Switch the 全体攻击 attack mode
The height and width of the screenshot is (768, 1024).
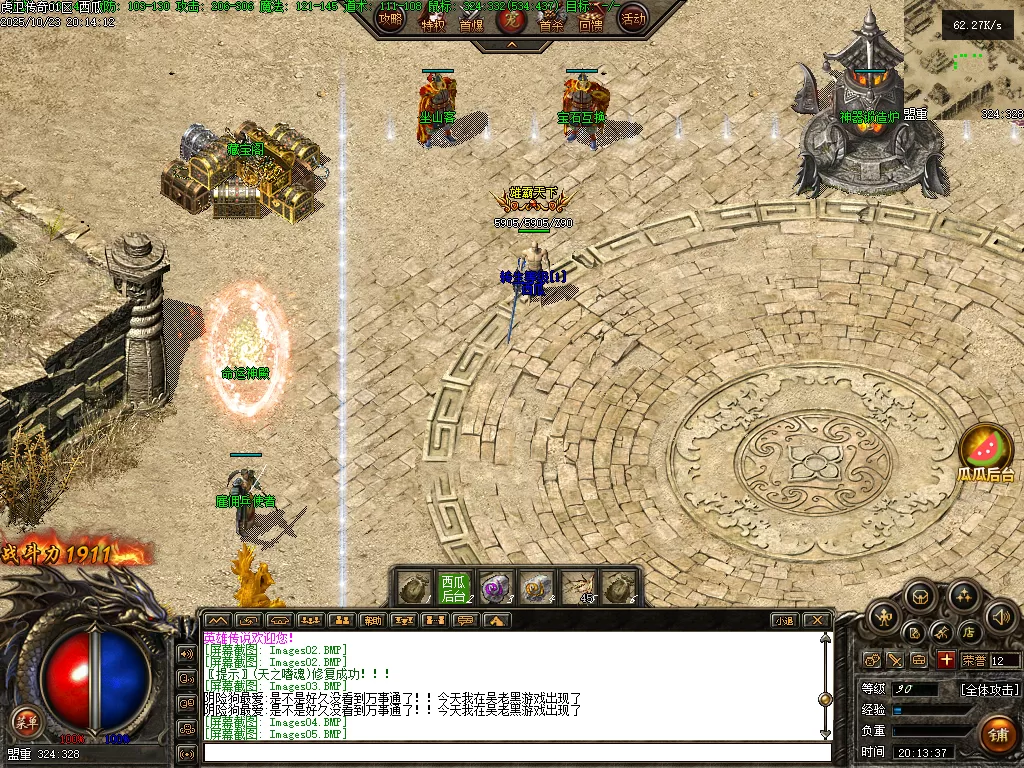click(x=989, y=689)
